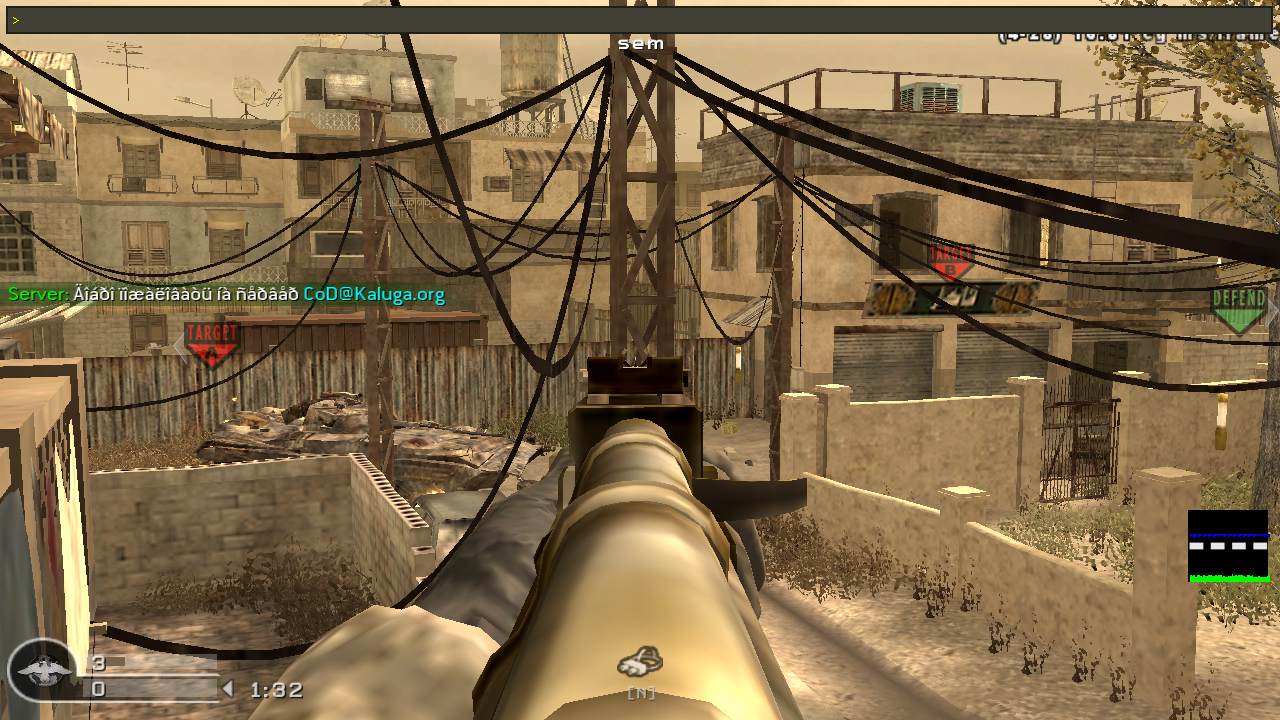Select the green DEFEND diamond marker
This screenshot has width=1280, height=720.
tap(1240, 304)
